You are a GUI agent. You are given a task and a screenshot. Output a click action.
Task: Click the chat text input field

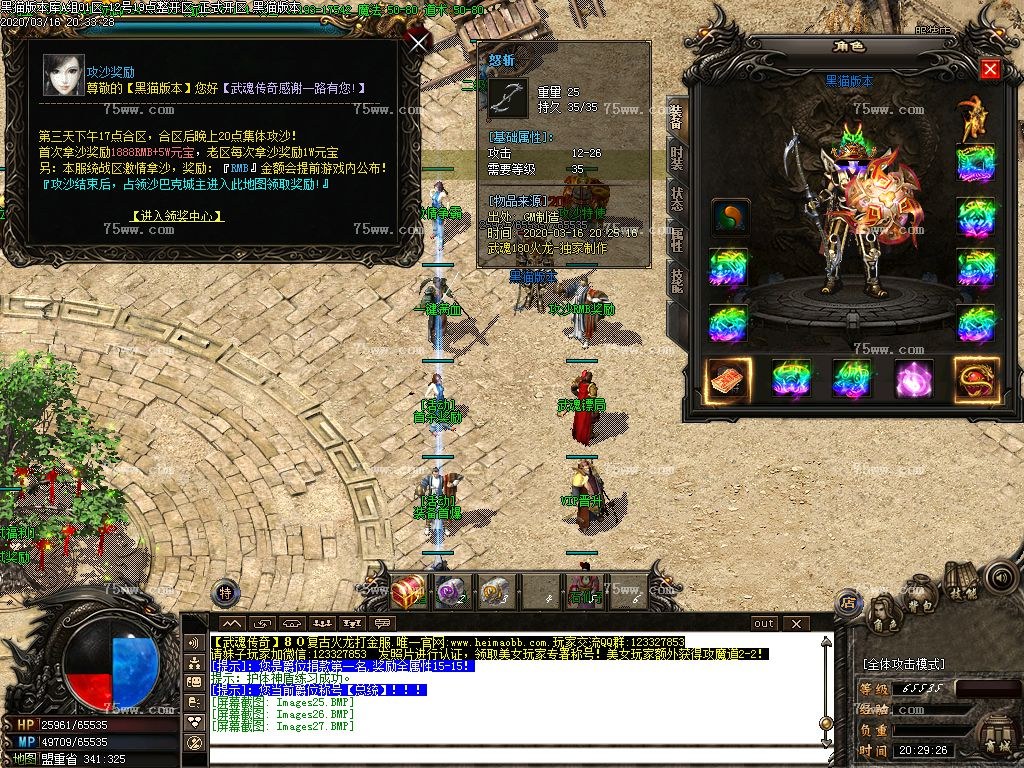520,754
